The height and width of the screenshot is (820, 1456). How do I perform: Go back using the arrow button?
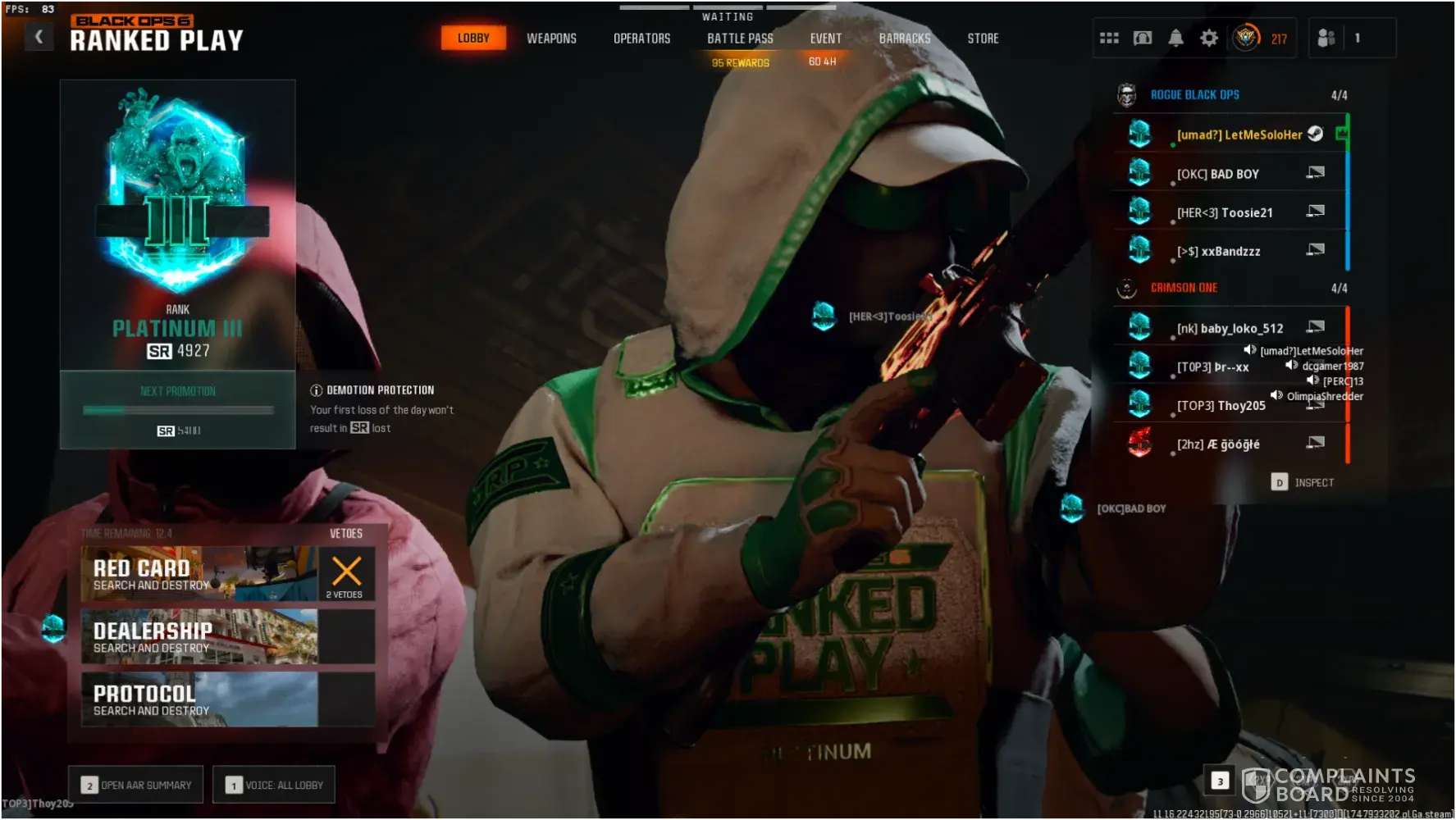point(39,37)
